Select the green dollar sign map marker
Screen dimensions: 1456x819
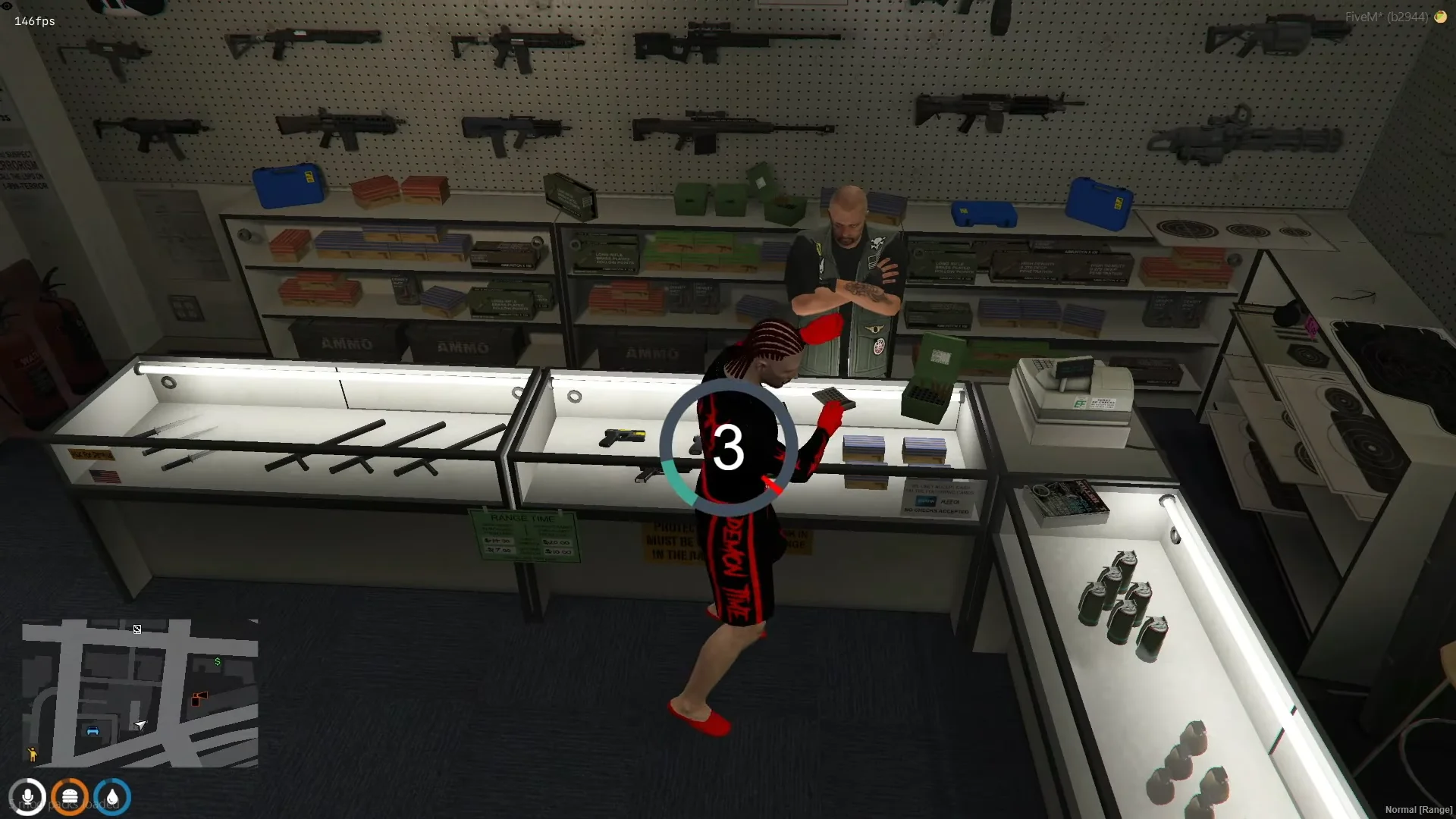click(218, 662)
